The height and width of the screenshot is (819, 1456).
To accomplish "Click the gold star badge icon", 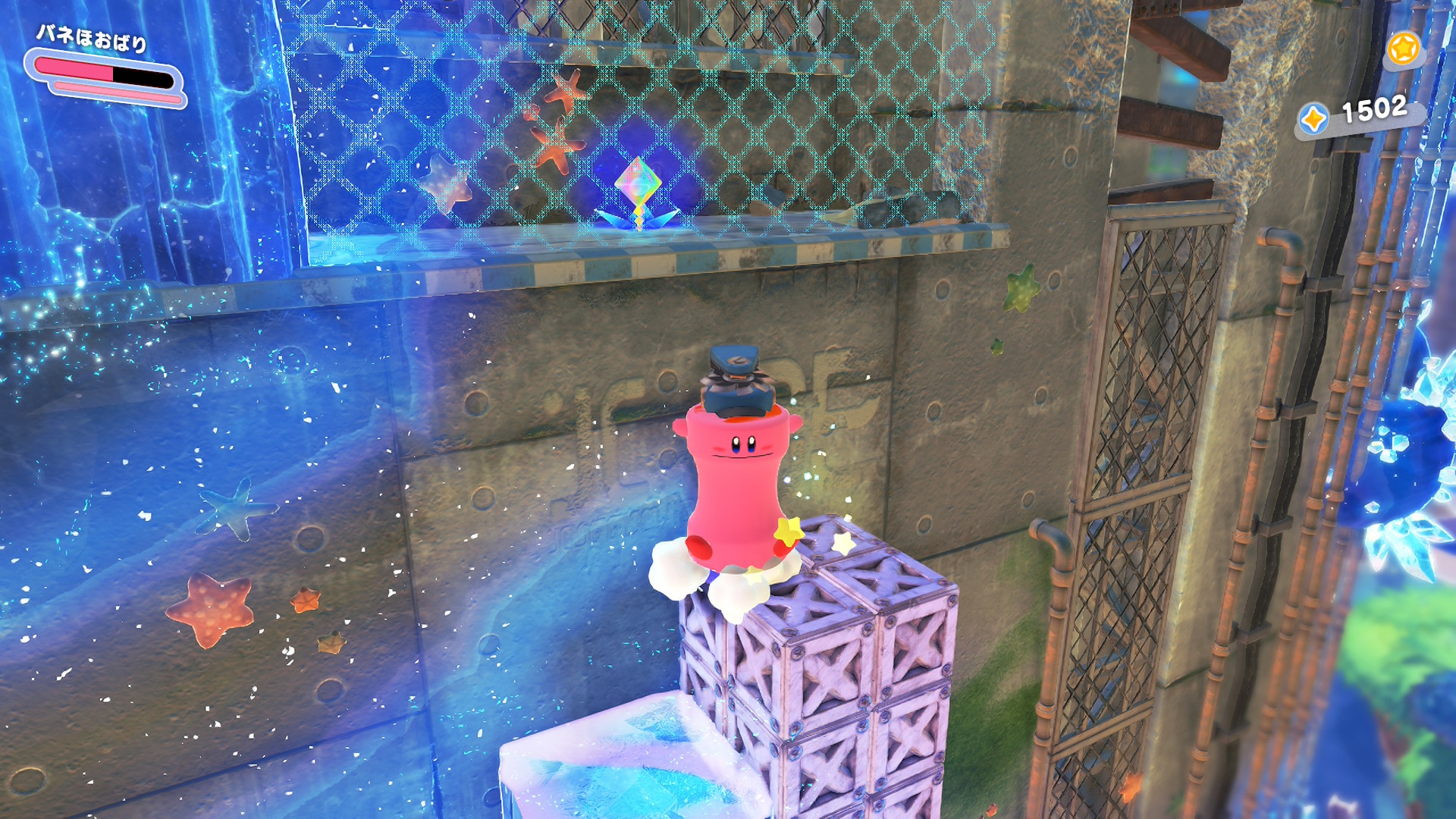I will [x=1403, y=49].
